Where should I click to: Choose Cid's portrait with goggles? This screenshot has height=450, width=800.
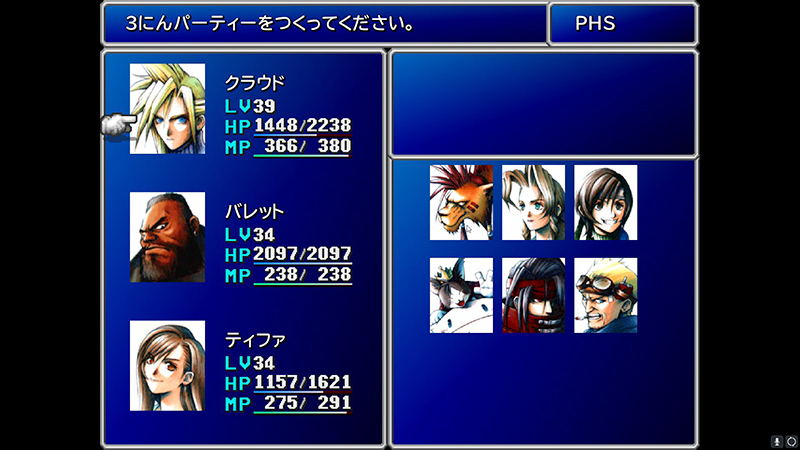(x=605, y=295)
